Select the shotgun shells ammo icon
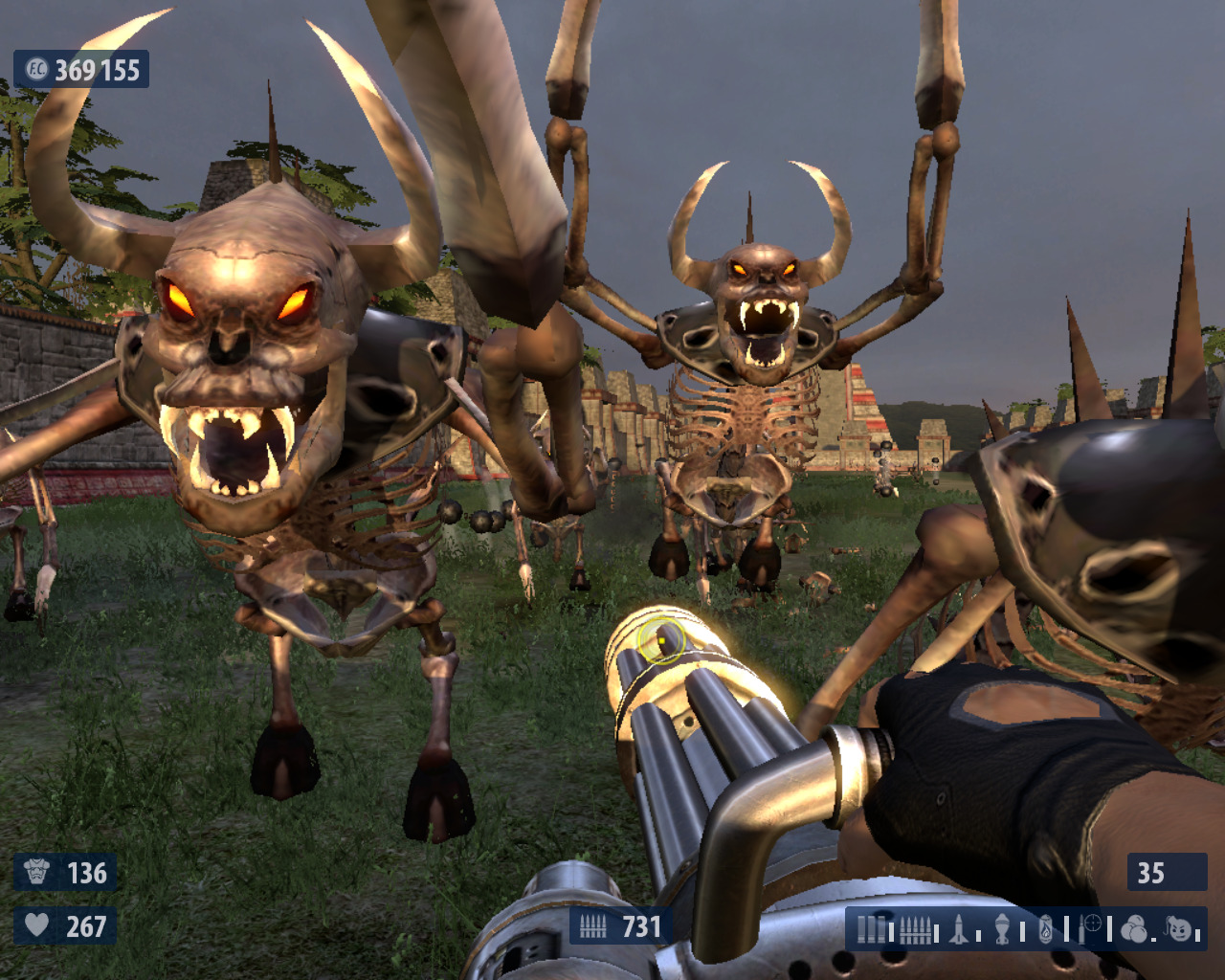 (871, 928)
